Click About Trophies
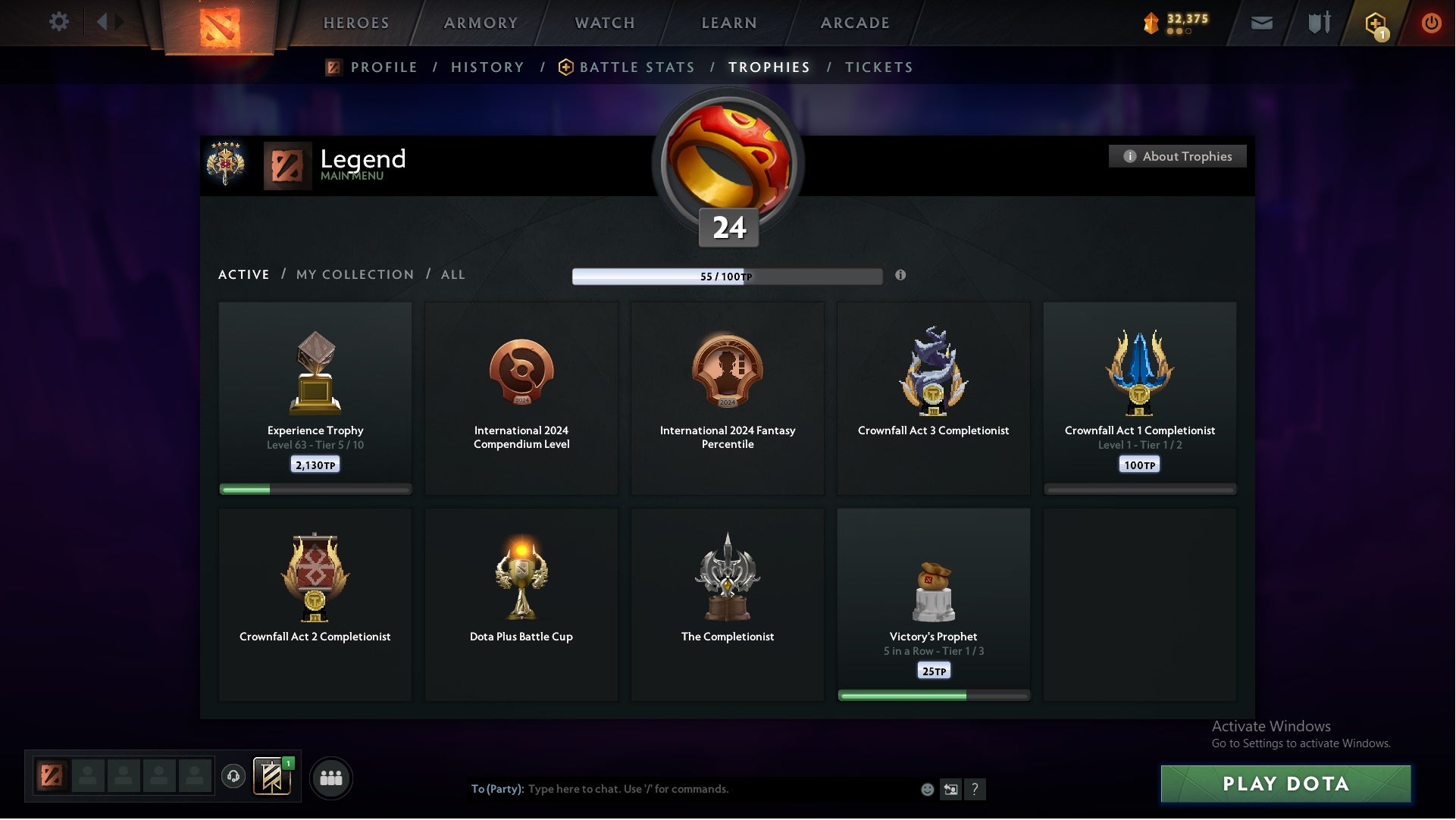1456x820 pixels. click(x=1177, y=156)
